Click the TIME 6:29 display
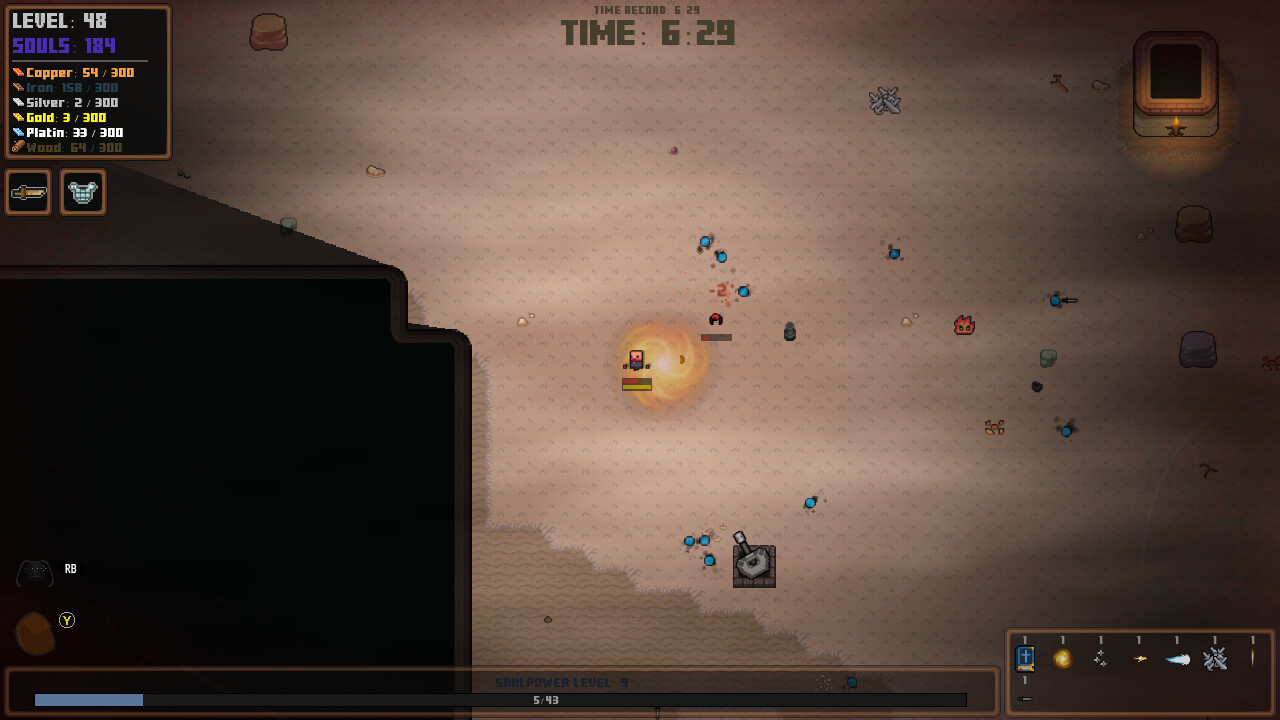Screen dimensions: 1280x720 [x=648, y=33]
